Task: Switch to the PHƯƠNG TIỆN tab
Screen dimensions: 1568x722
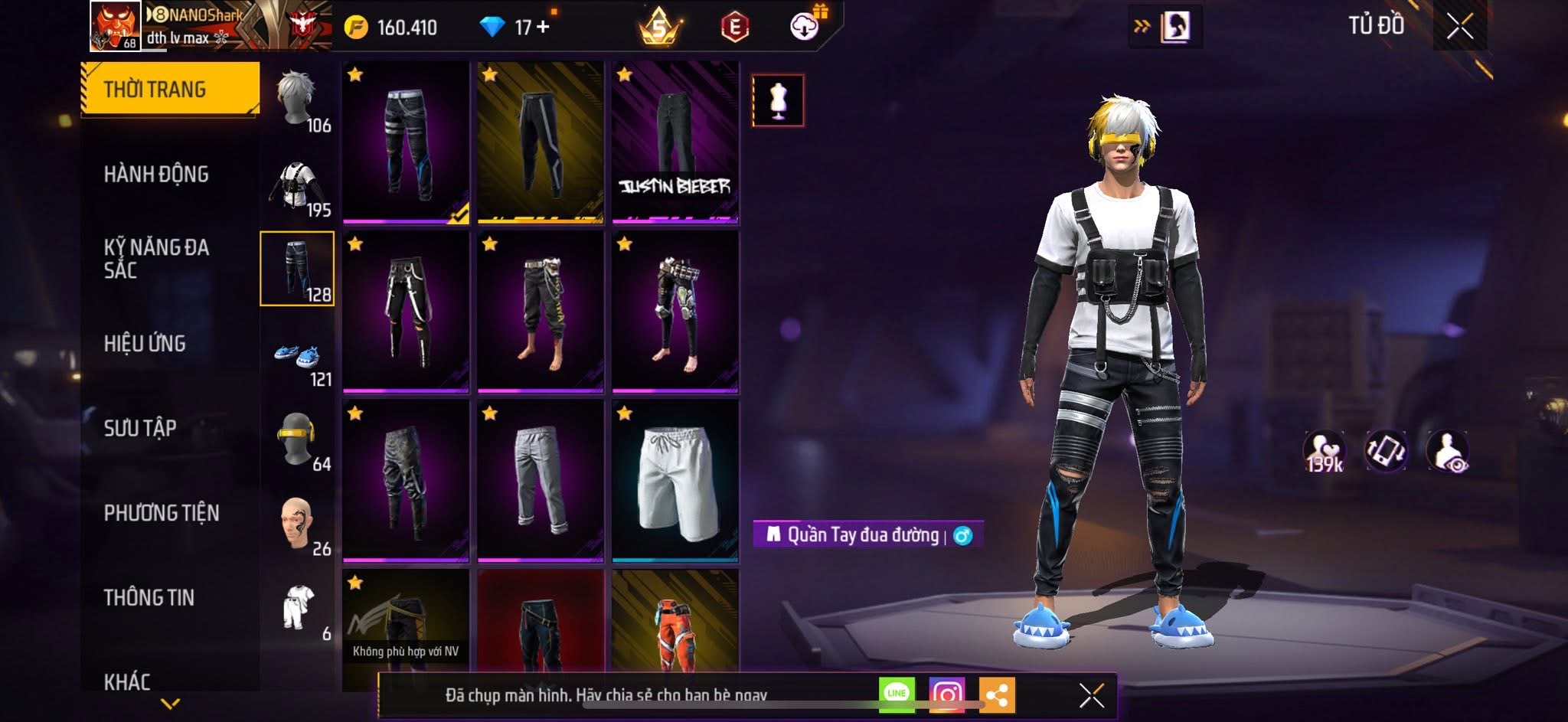Action: (162, 513)
